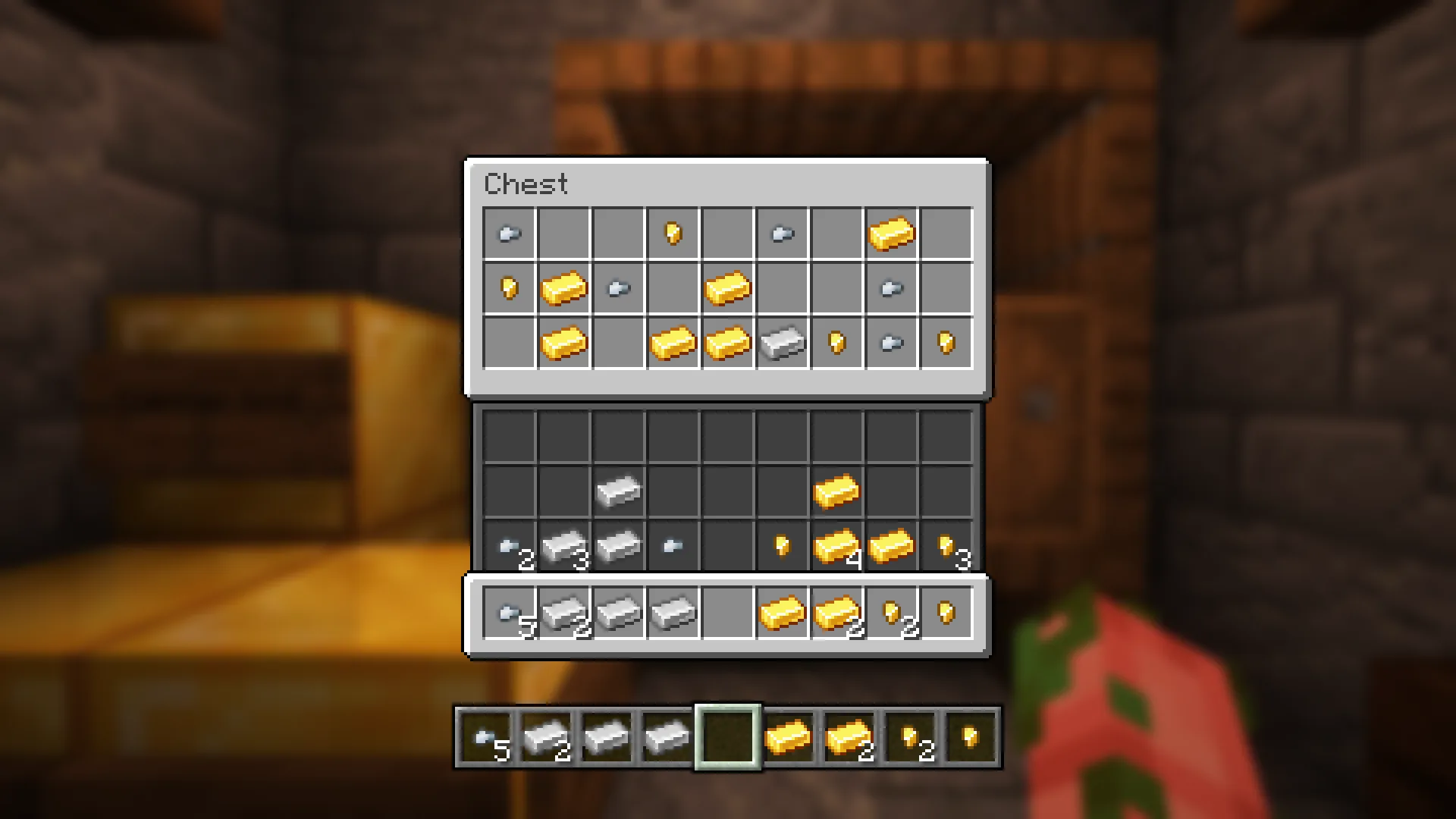Pick the lone iron ingot in inventory middle row
1456x819 pixels.
618,489
